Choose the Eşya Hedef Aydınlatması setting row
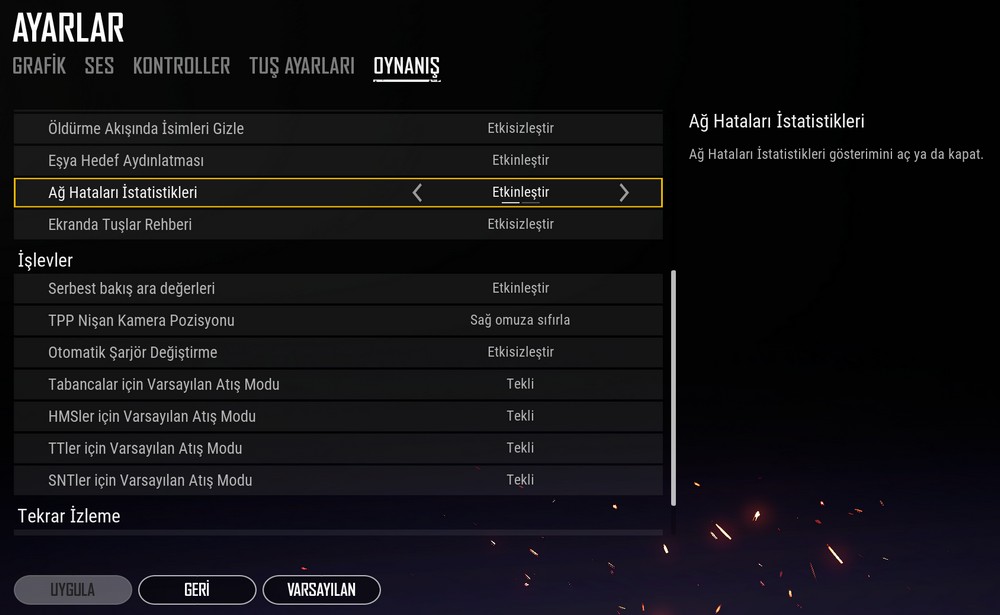The width and height of the screenshot is (1000, 615). click(338, 161)
